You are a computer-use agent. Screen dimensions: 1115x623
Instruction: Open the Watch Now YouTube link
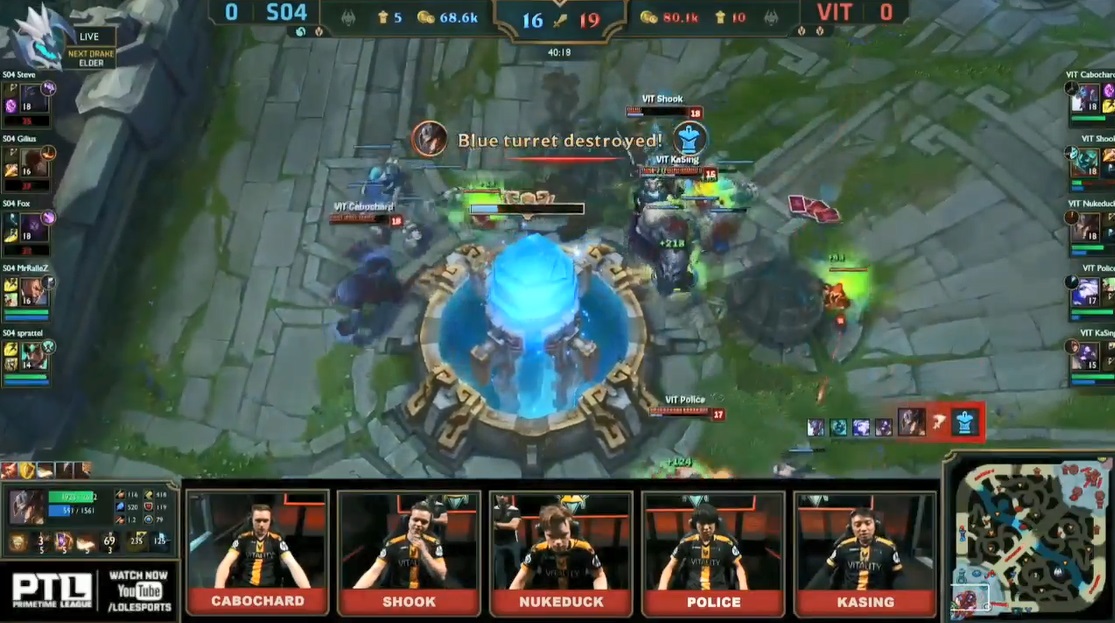pos(137,591)
